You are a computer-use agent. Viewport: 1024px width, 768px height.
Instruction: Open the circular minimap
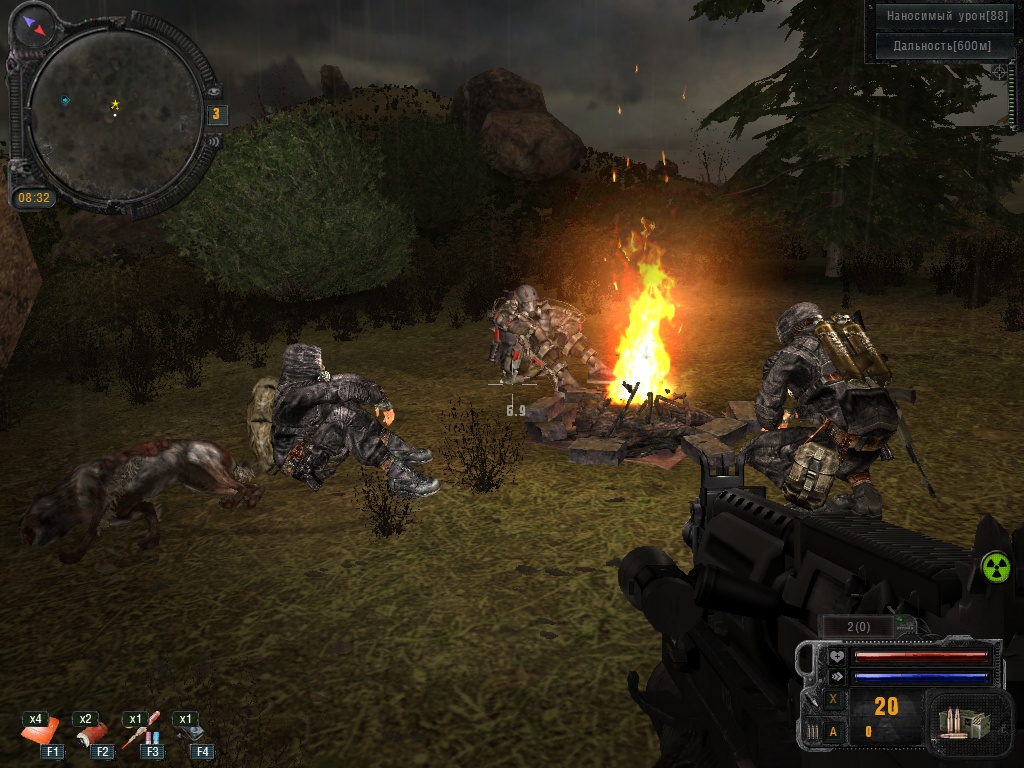[113, 116]
